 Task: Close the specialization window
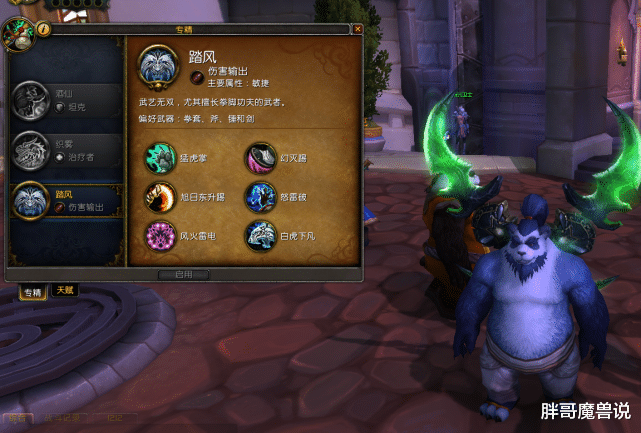point(357,30)
